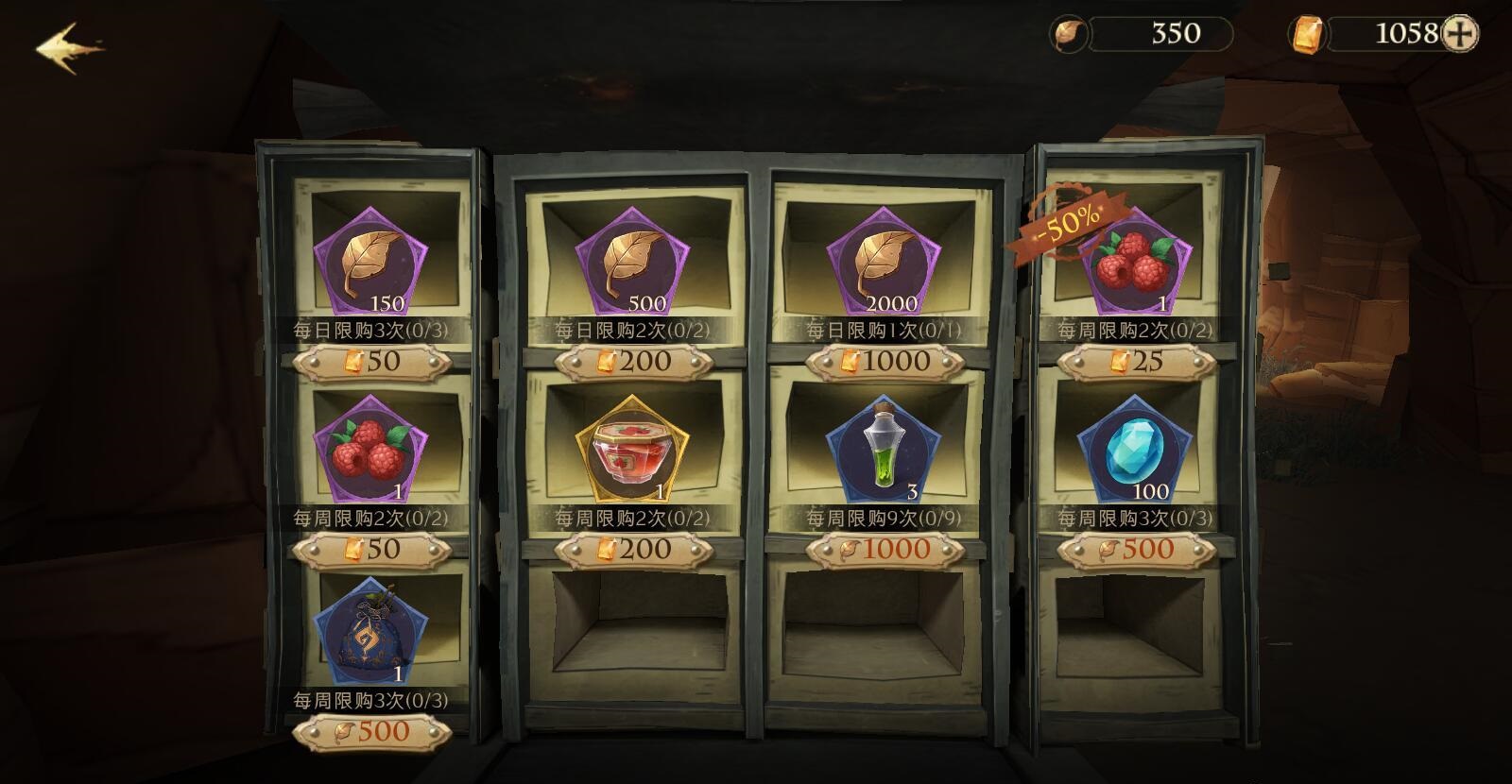Buy the jam jar for 200 tickets
The width and height of the screenshot is (1512, 784).
(x=633, y=549)
